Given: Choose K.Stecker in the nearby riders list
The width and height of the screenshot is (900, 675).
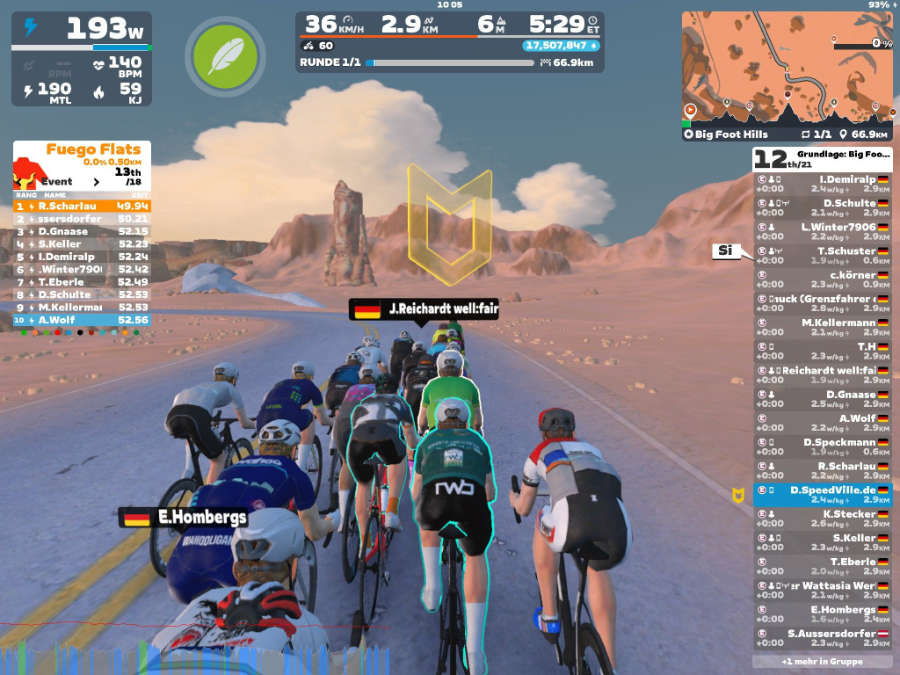Looking at the screenshot, I should coord(822,519).
